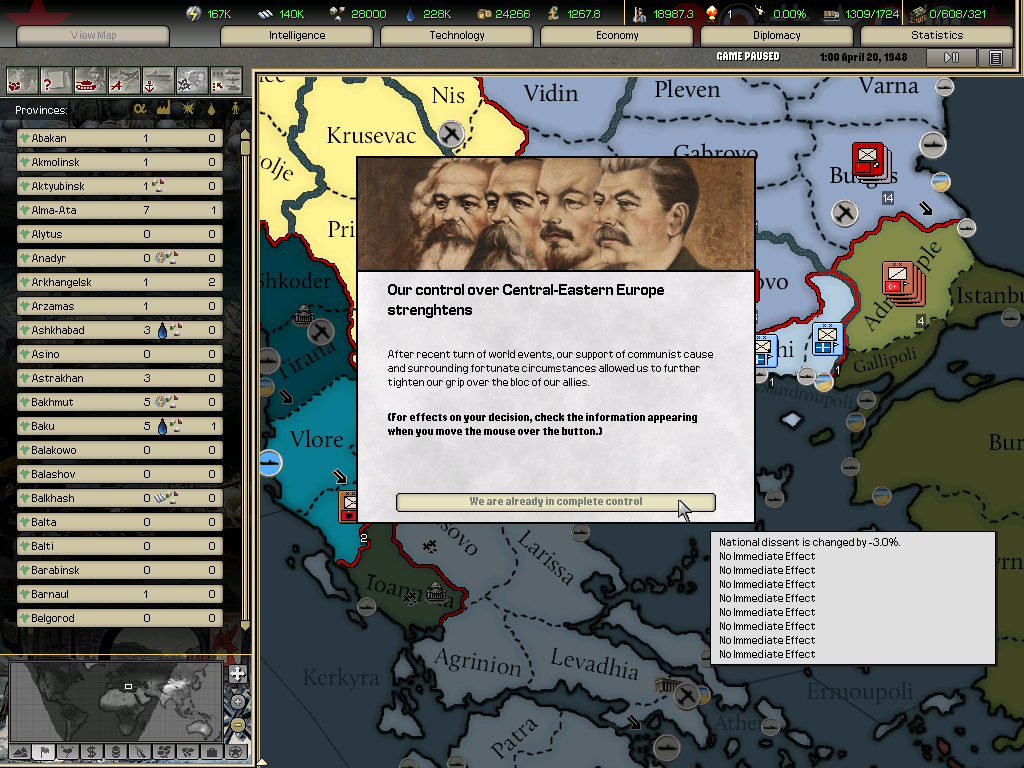This screenshot has width=1024, height=768.
Task: Click the View Map tab
Action: (x=93, y=36)
